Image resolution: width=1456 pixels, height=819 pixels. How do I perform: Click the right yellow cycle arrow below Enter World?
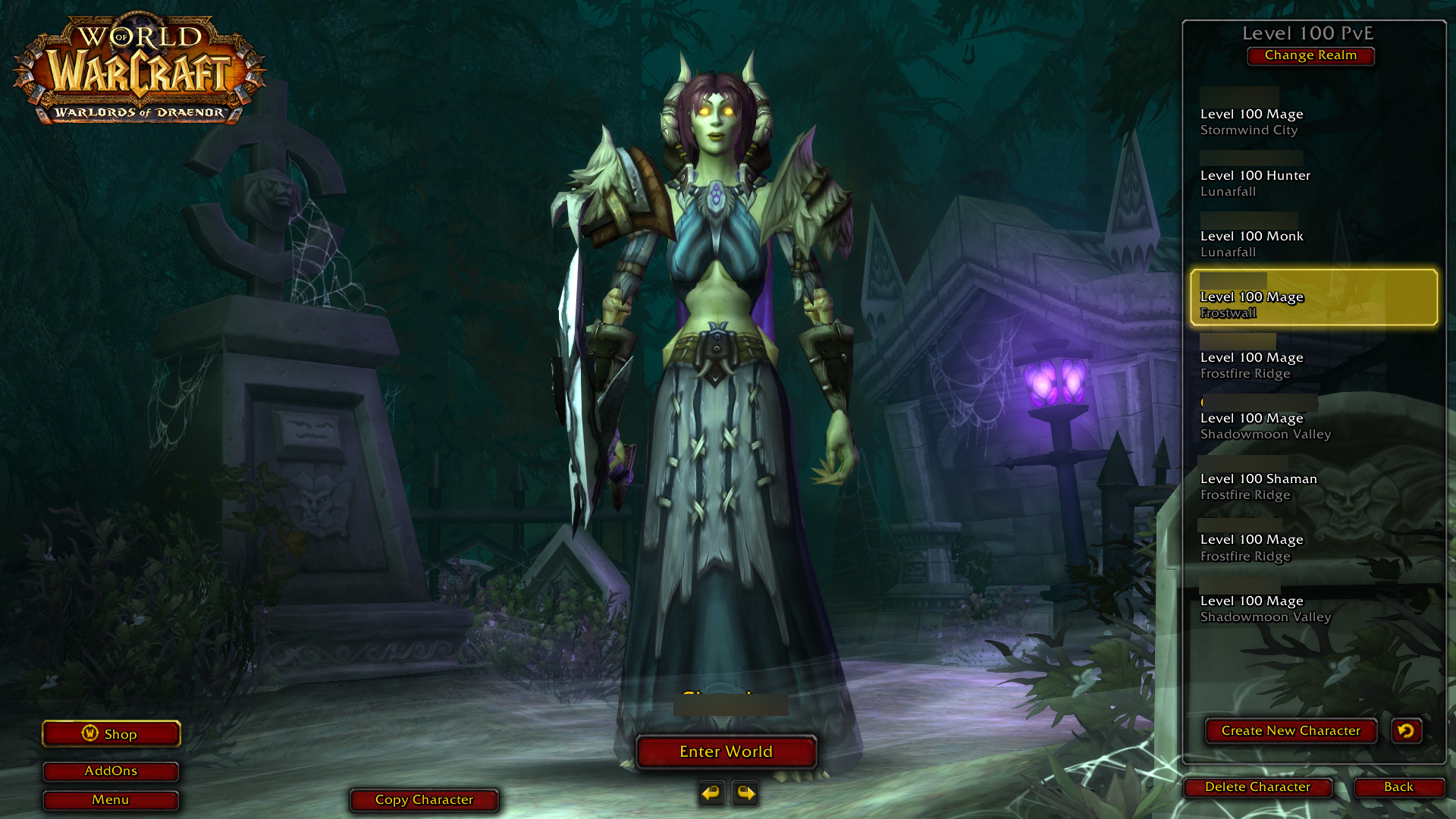coord(745,793)
